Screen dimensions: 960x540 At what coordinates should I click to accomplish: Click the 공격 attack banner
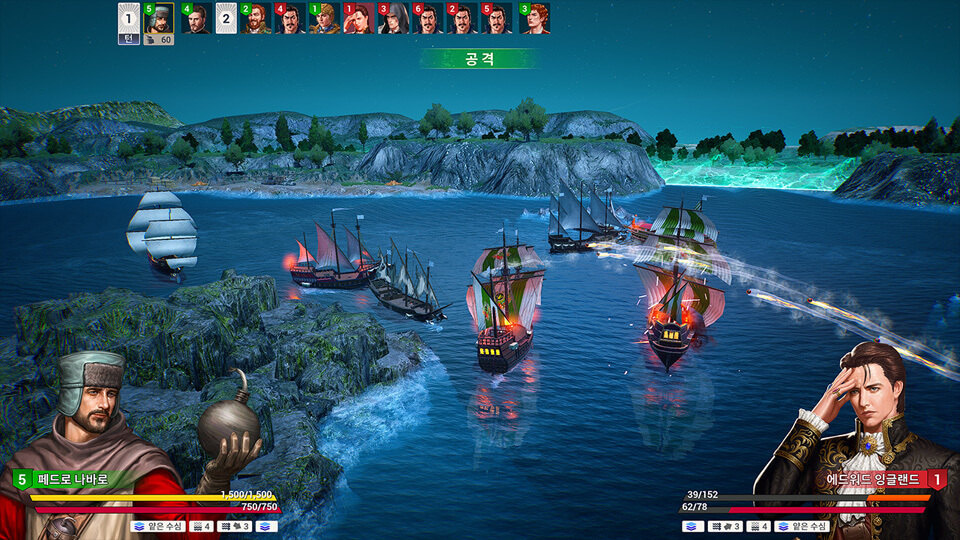[480, 59]
